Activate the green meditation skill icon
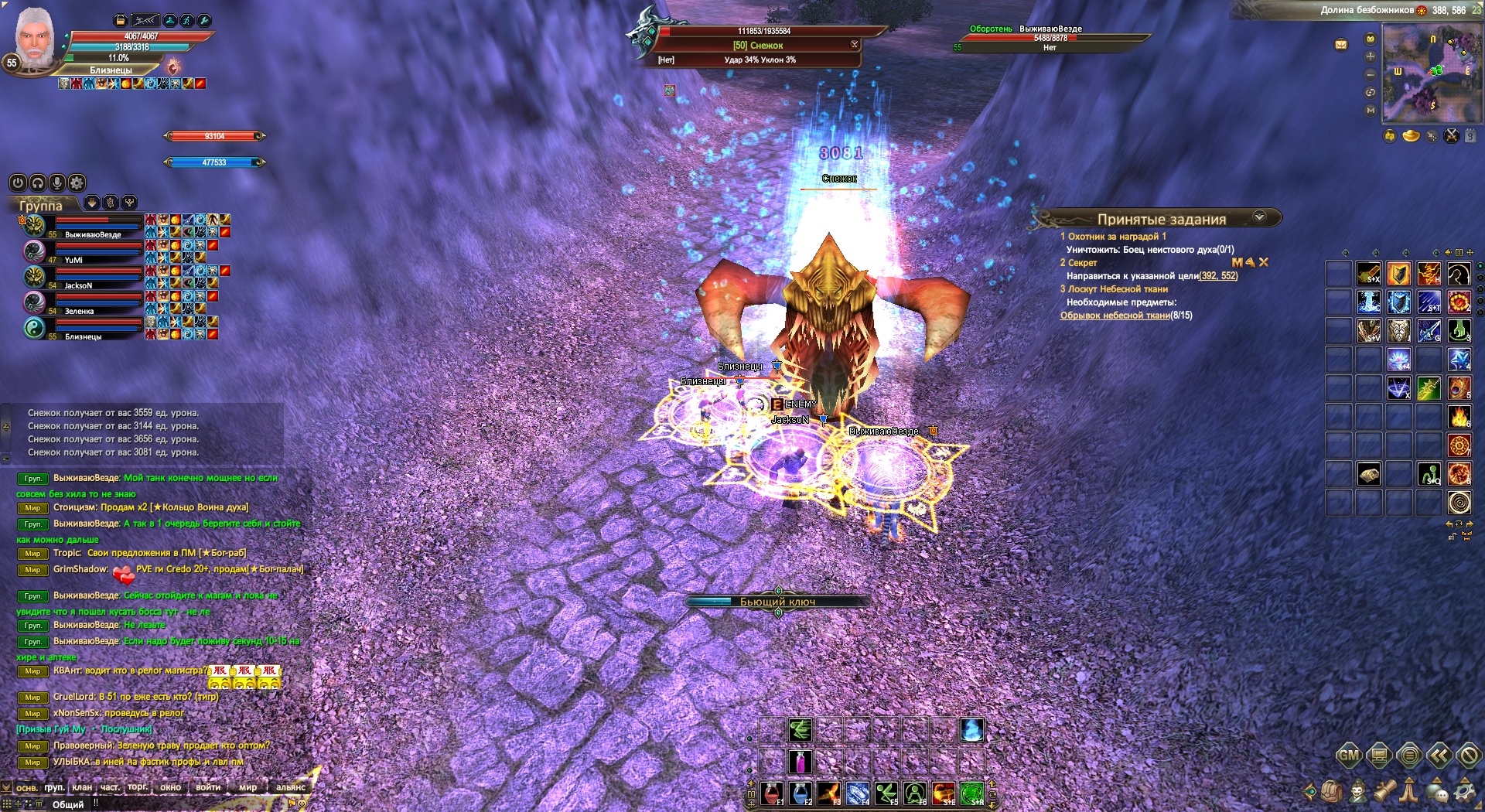 (915, 793)
